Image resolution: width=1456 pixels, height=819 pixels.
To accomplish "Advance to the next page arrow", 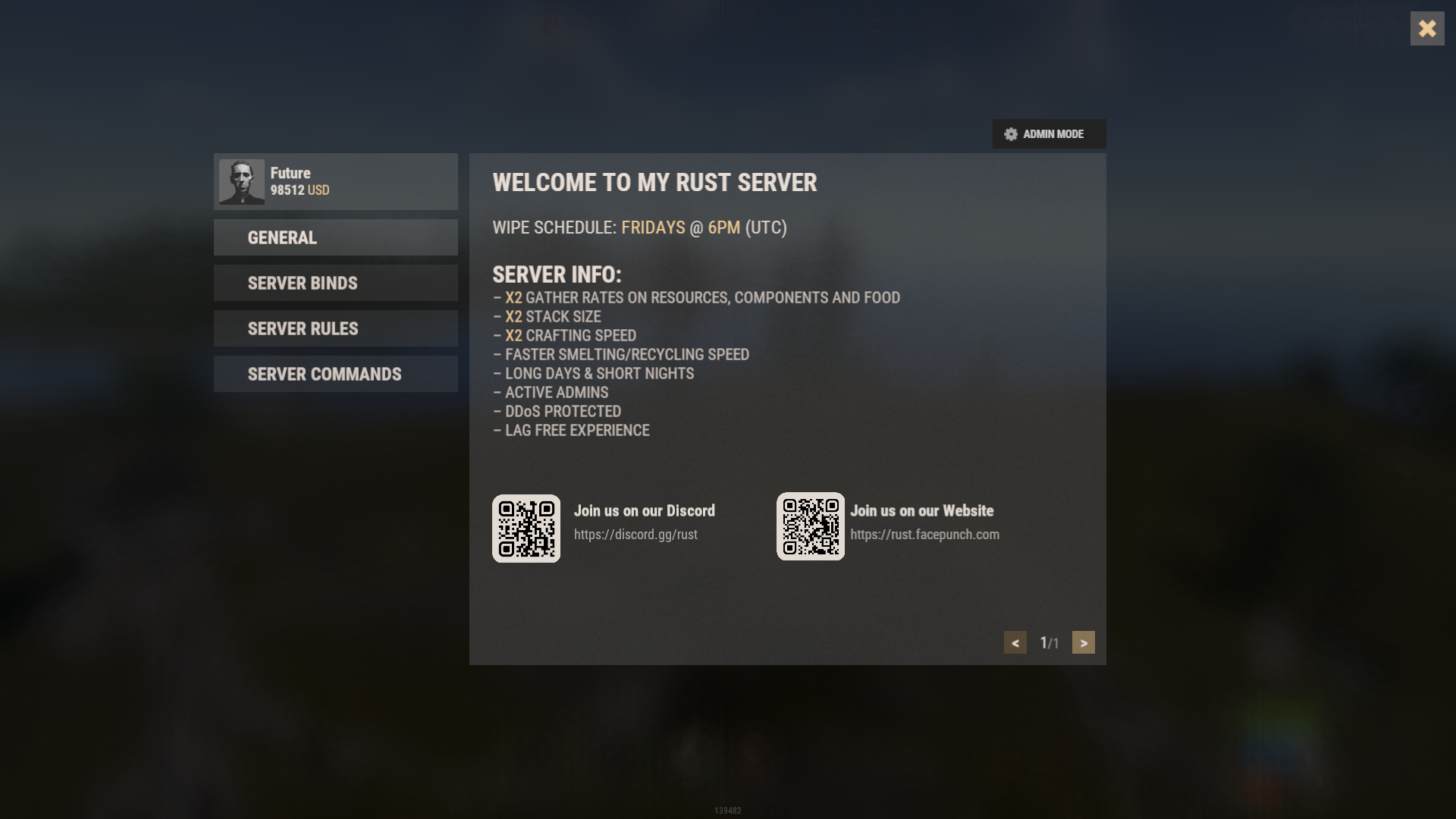I will pos(1083,642).
